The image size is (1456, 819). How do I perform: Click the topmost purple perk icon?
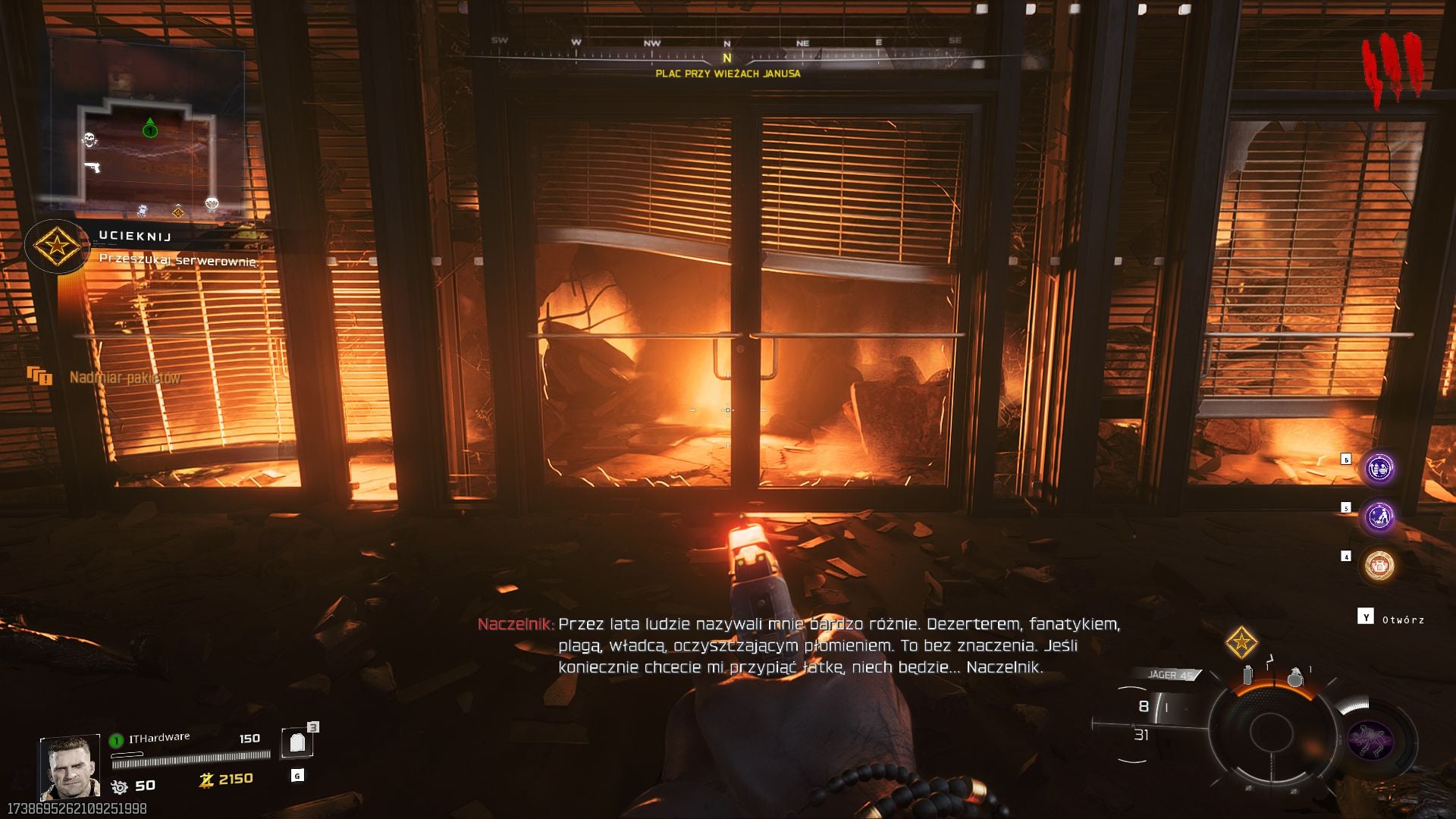tap(1379, 468)
